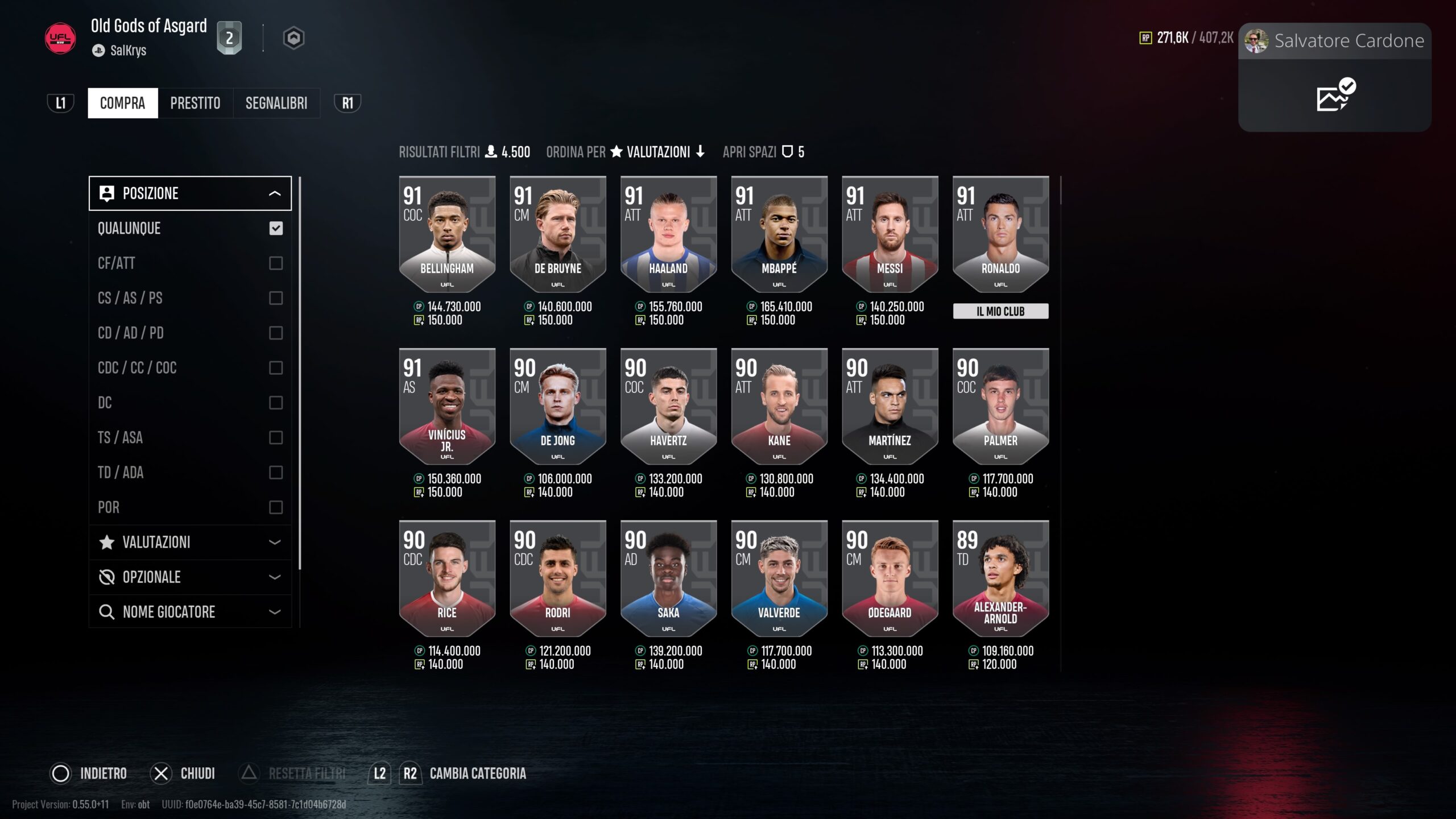The width and height of the screenshot is (1456, 819).
Task: Tick the CF/ATT position filter
Action: pos(276,263)
